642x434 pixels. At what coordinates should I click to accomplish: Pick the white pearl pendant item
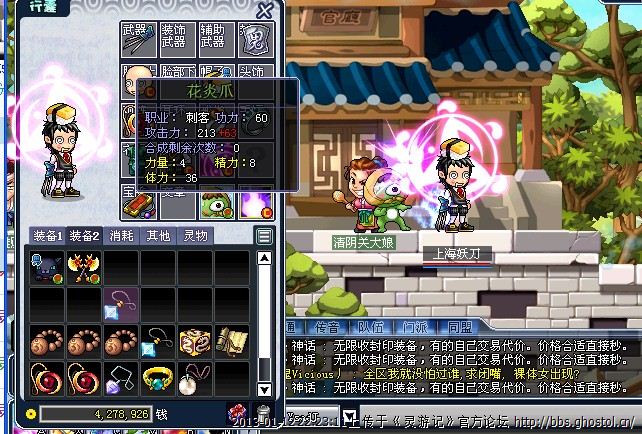[194, 377]
